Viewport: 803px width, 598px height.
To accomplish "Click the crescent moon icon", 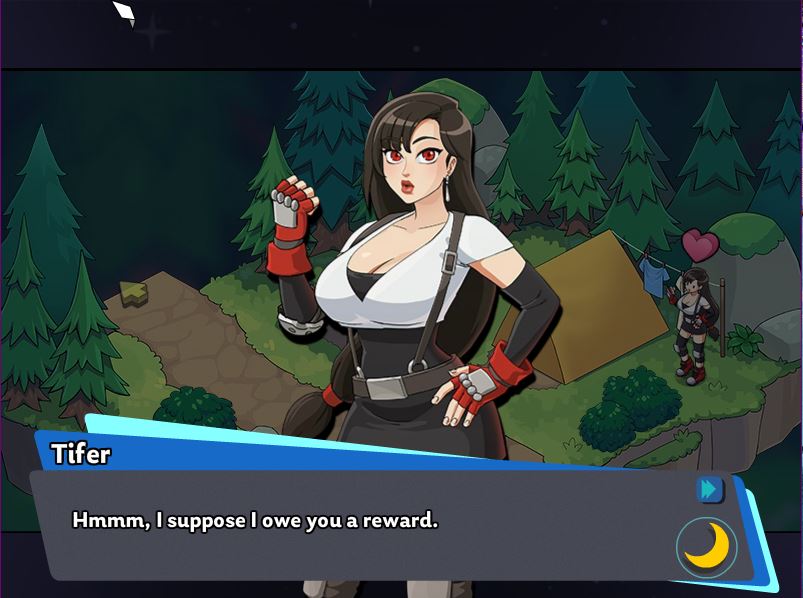I will pos(707,546).
